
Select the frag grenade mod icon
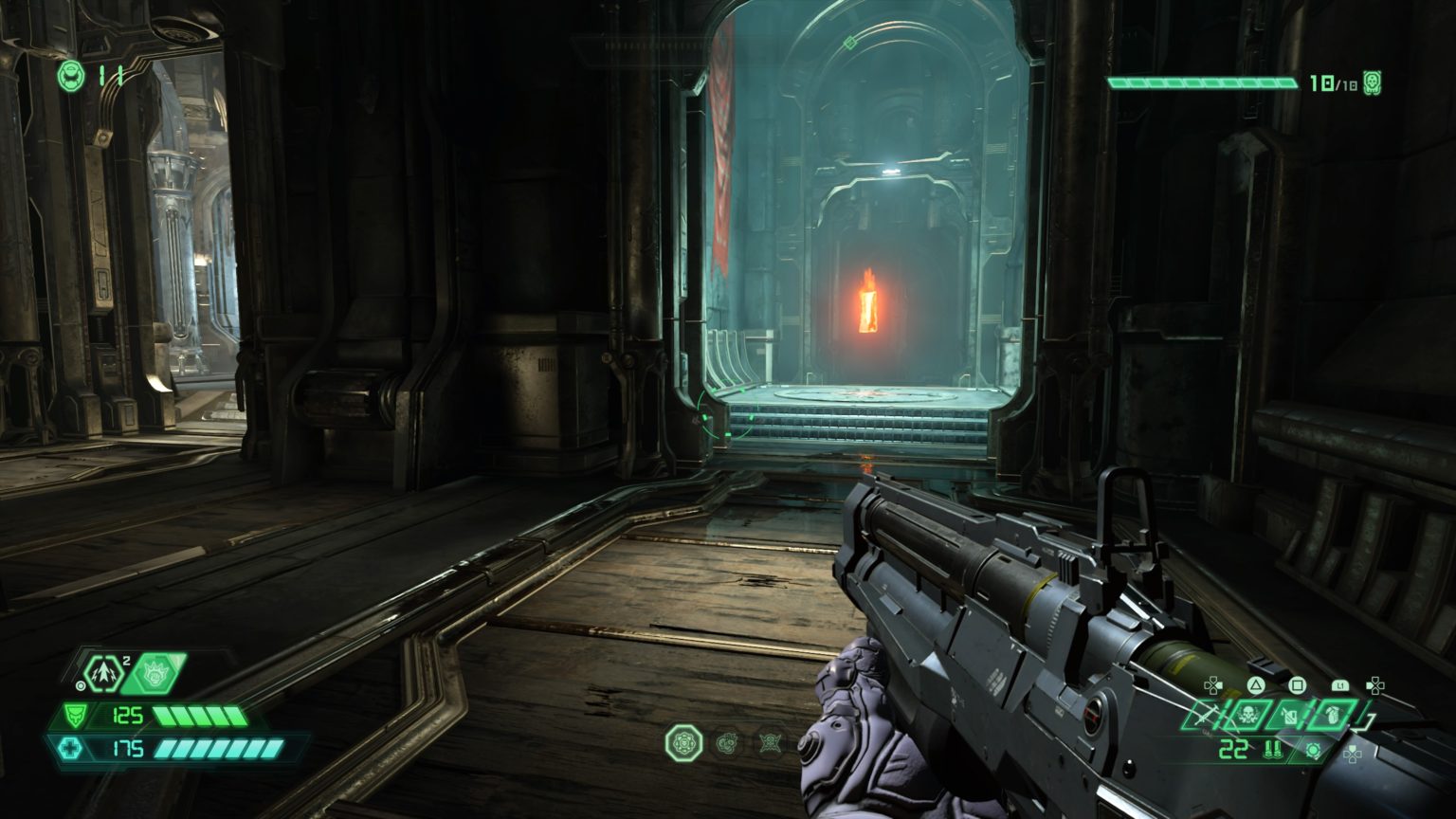(x=1333, y=716)
